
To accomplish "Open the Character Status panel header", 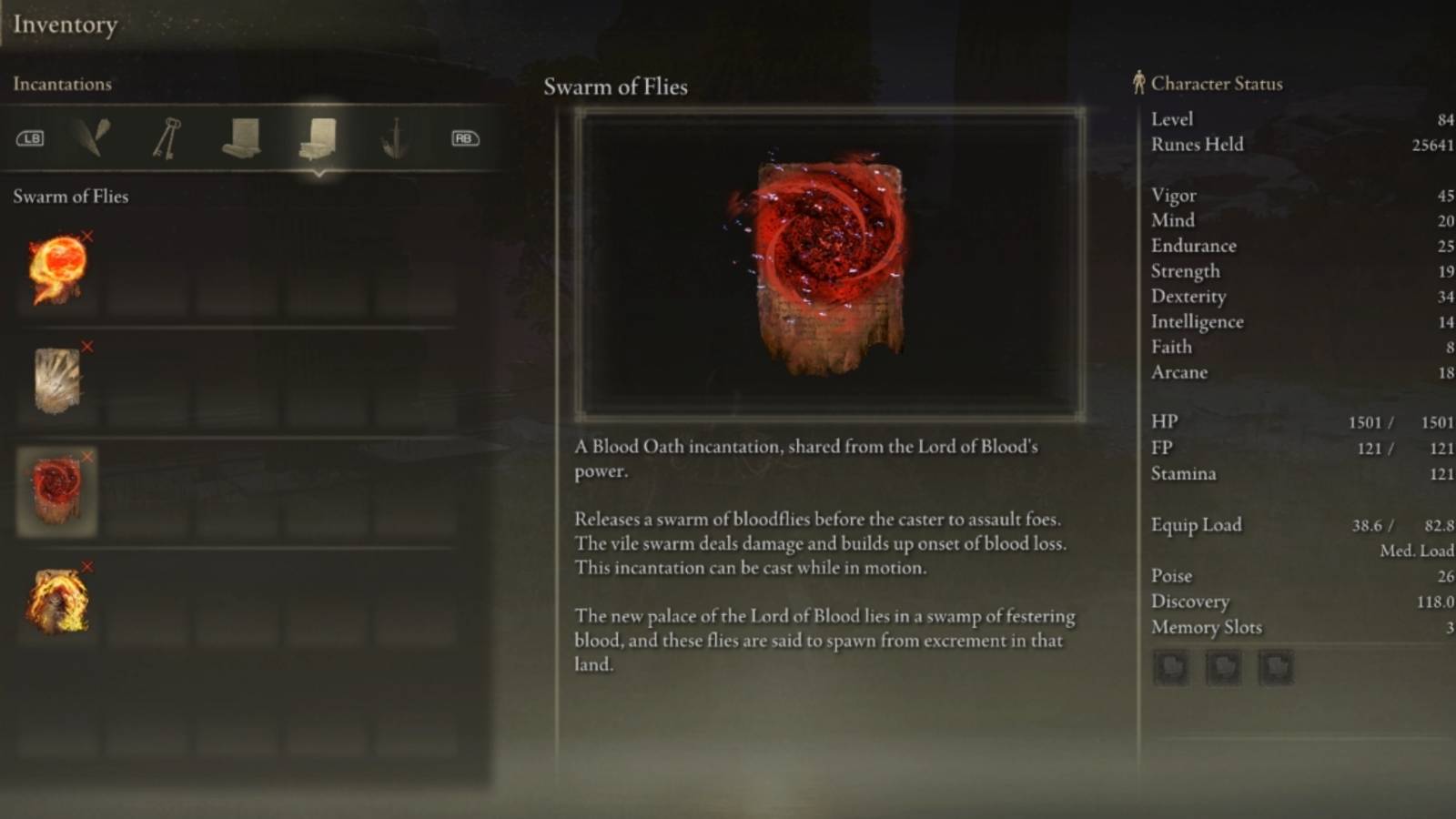I will [x=1217, y=83].
